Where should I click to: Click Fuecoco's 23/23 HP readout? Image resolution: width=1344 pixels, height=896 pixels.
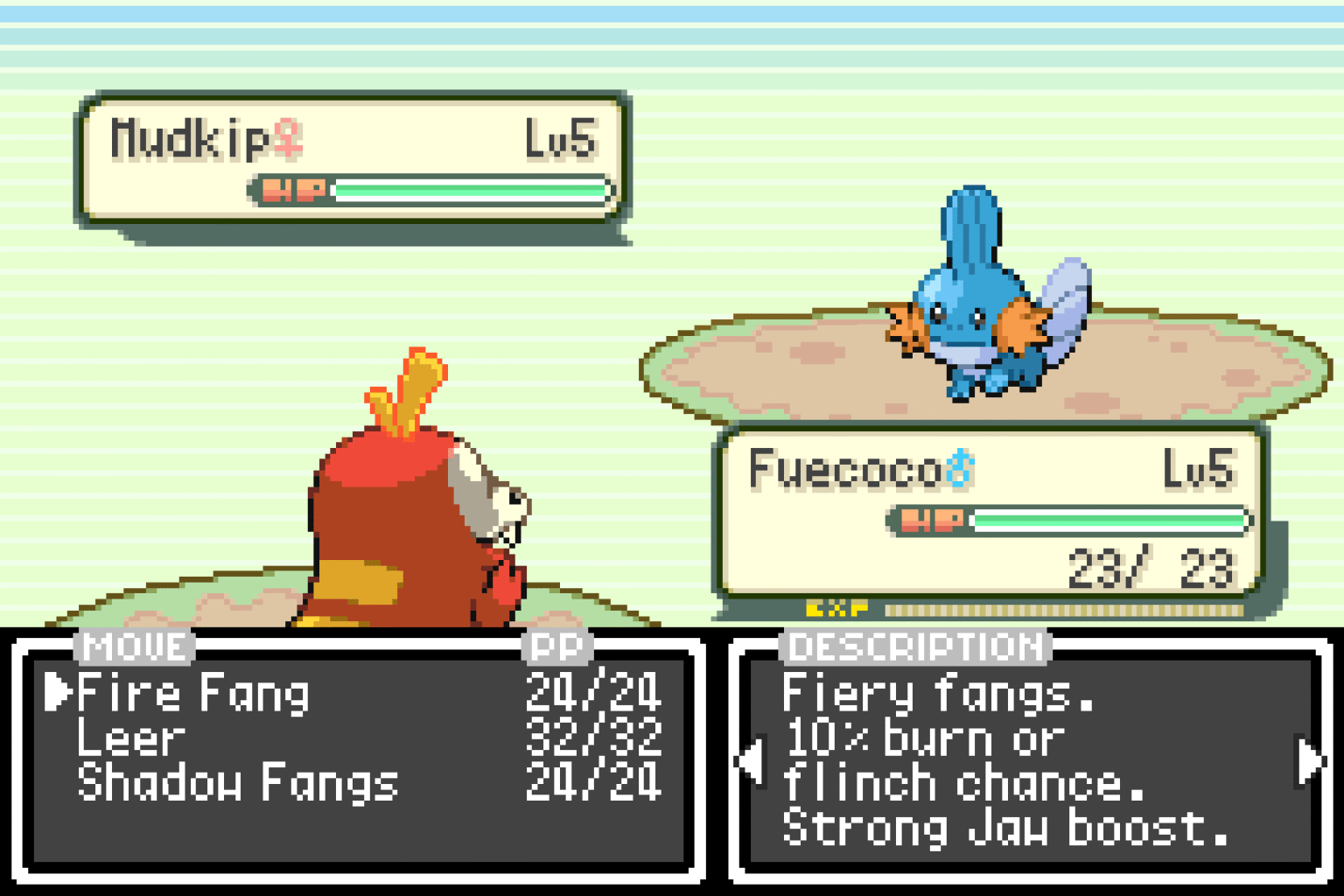click(x=1146, y=568)
